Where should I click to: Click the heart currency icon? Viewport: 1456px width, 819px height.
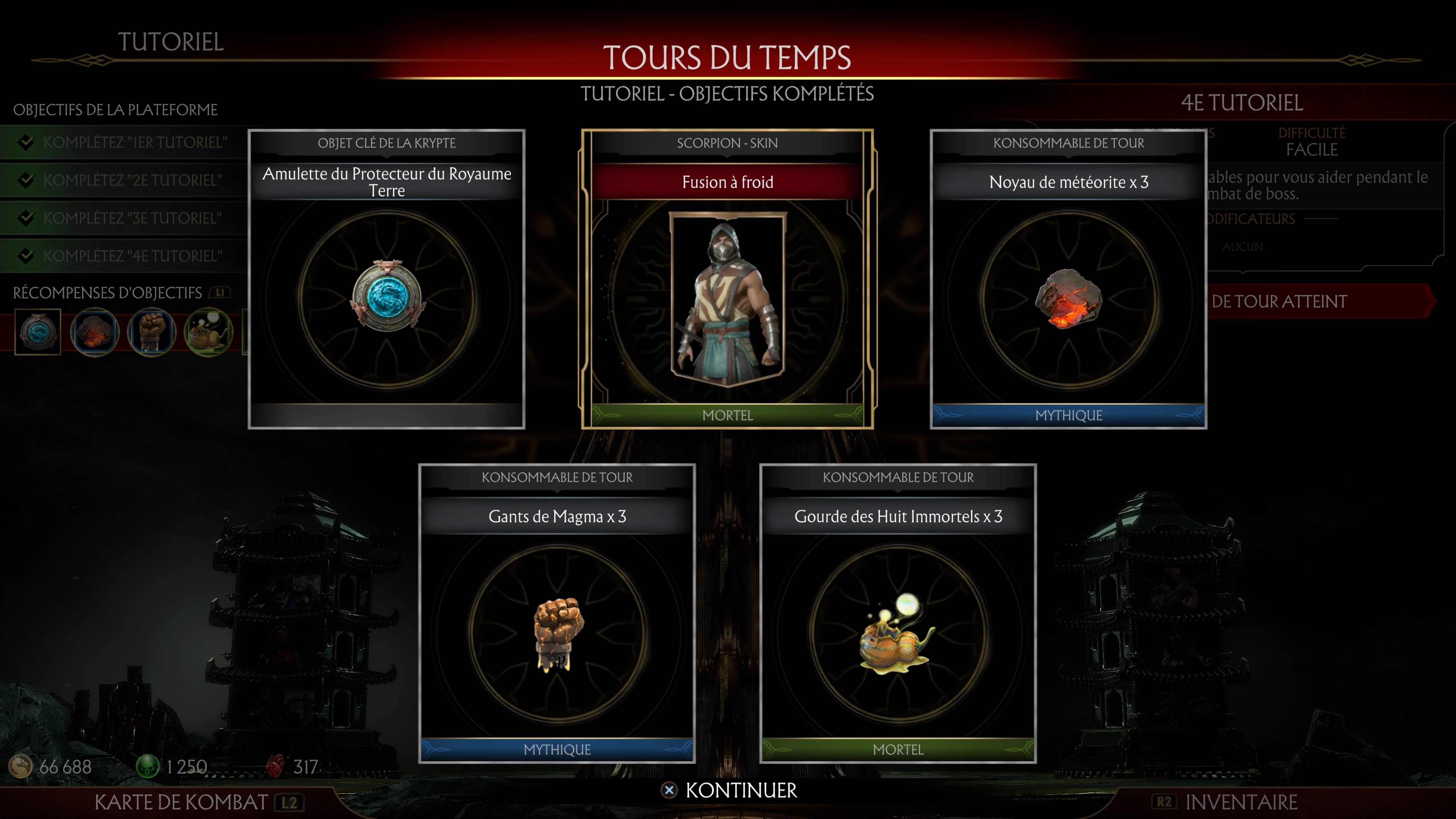pyautogui.click(x=275, y=767)
